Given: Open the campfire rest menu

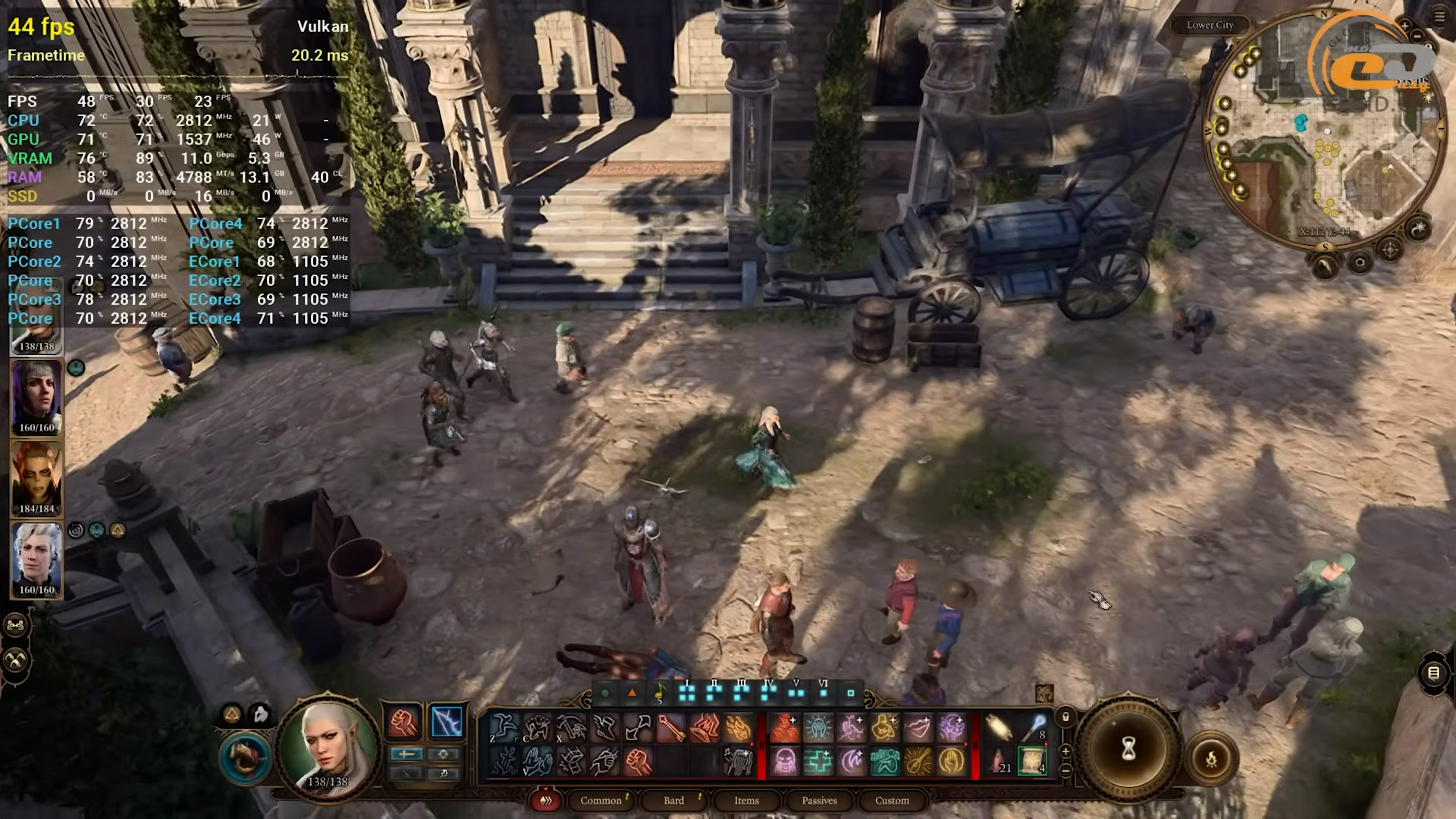Looking at the screenshot, I should click(1211, 758).
